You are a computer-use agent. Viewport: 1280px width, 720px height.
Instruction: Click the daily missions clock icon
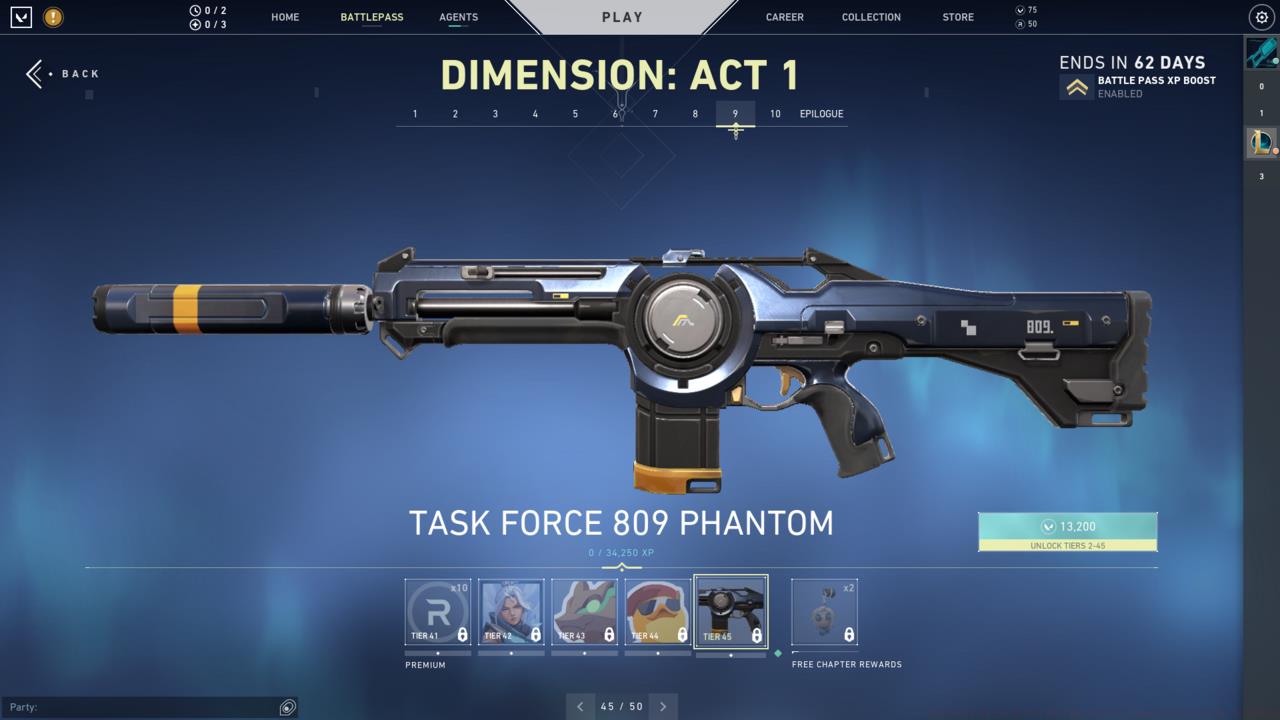(x=196, y=9)
